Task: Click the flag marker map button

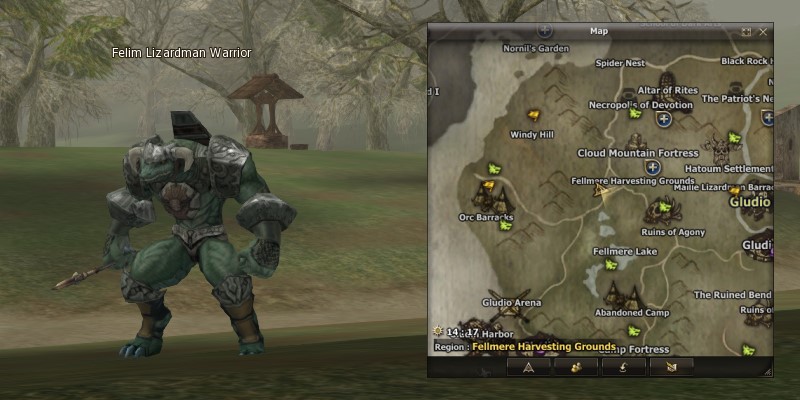Action: pyautogui.click(x=670, y=367)
